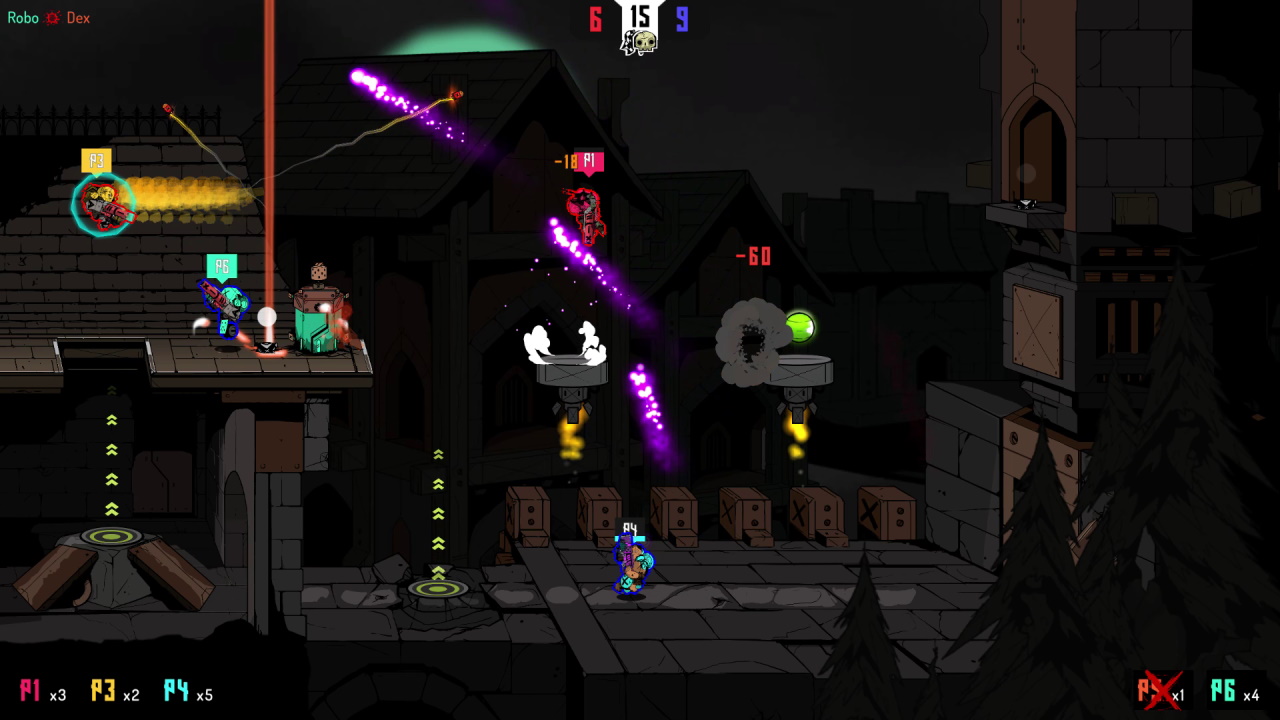Expand the P6 player nameplate tag
Image resolution: width=1280 pixels, height=720 pixels.
click(x=222, y=266)
